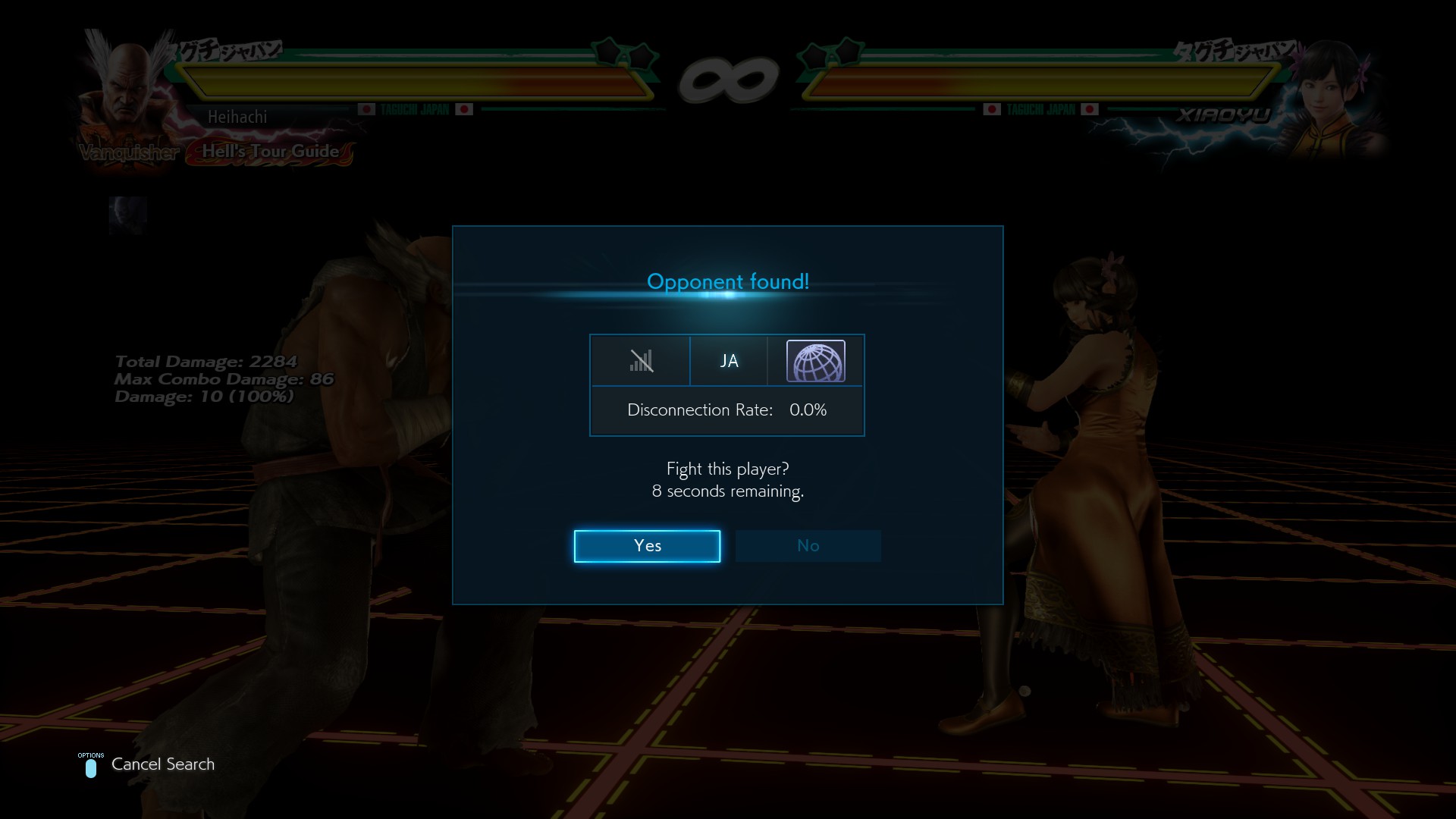This screenshot has width=1456, height=819.
Task: Click the JA region indicator
Action: coord(728,361)
